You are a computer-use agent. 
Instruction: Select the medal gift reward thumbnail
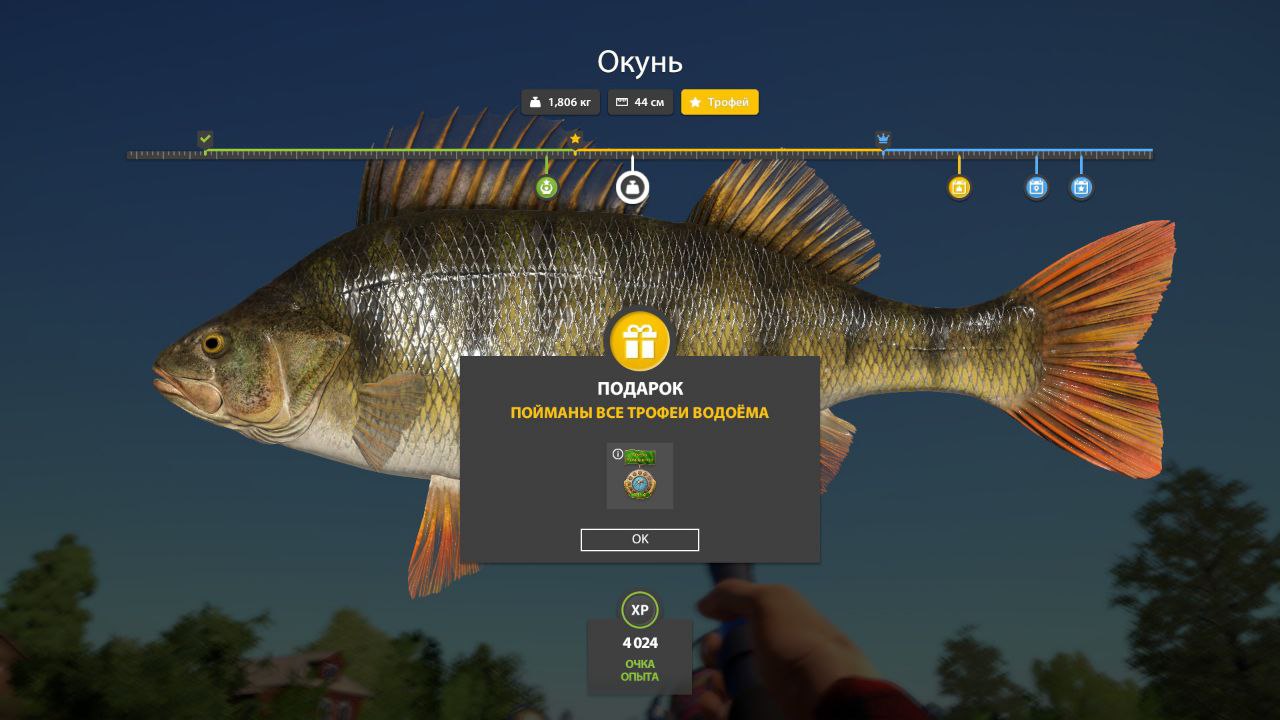[640, 477]
